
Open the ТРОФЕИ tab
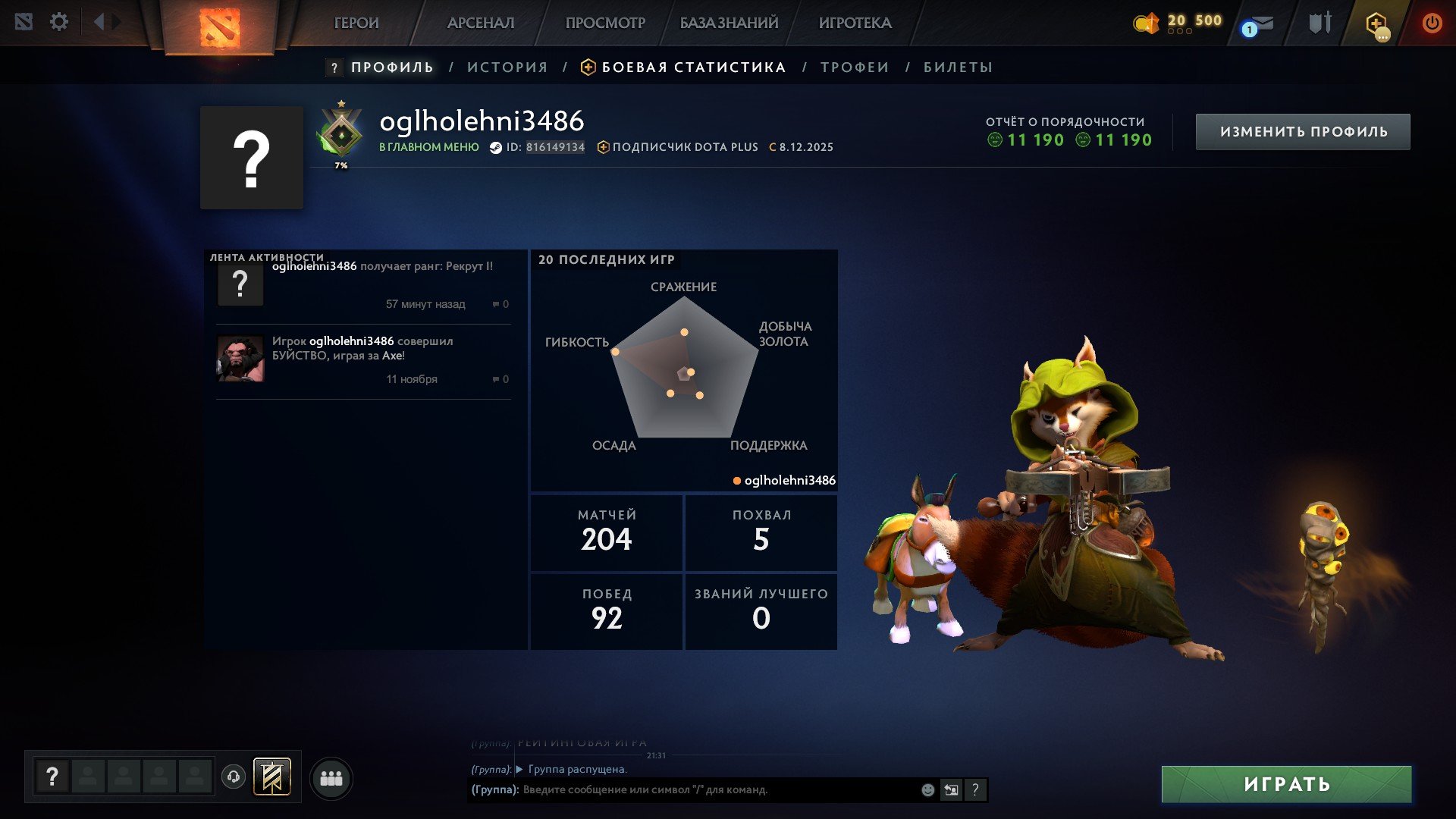coord(853,67)
